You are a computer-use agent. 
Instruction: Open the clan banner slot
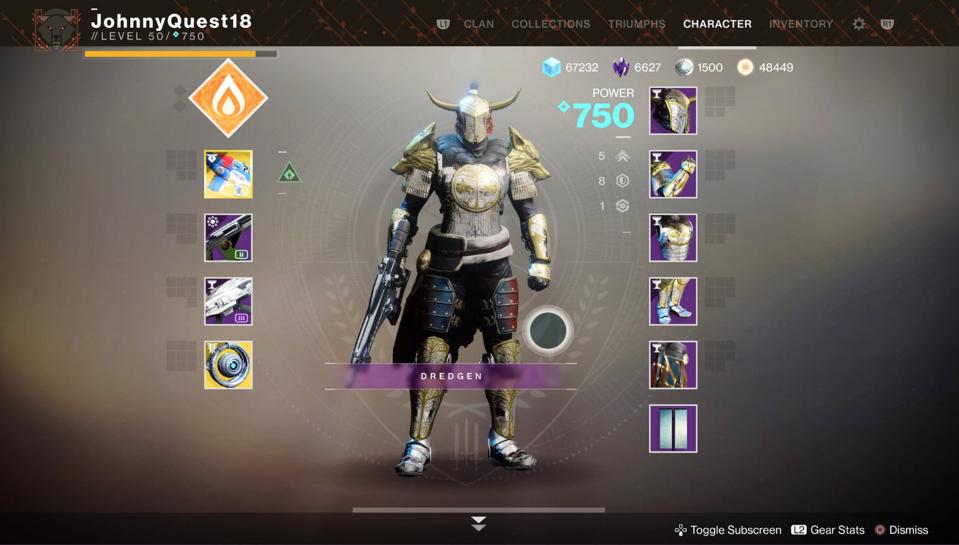[673, 428]
